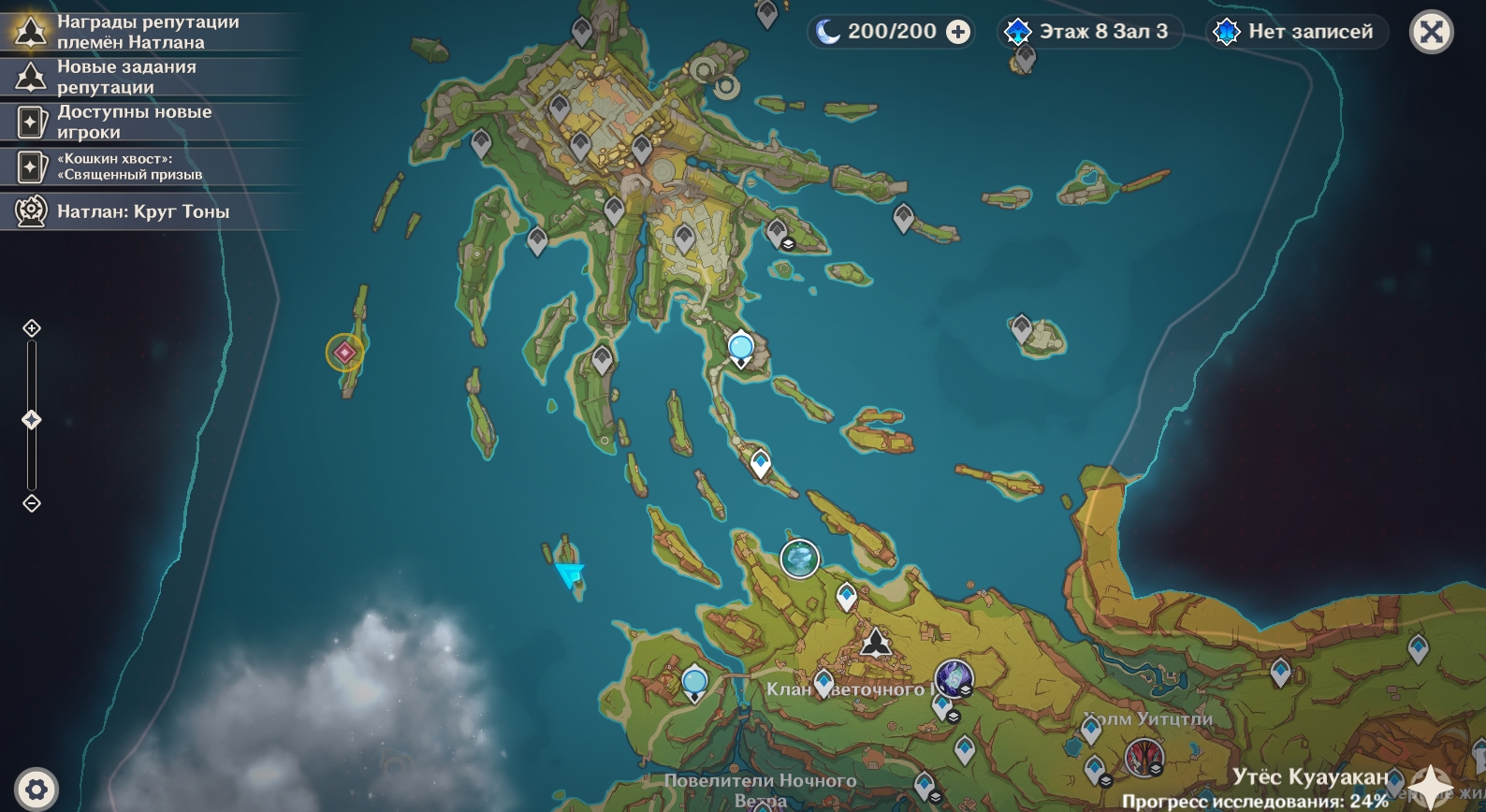1486x812 pixels.
Task: Open the four-pointed star map pin button
Action: [x=1431, y=786]
